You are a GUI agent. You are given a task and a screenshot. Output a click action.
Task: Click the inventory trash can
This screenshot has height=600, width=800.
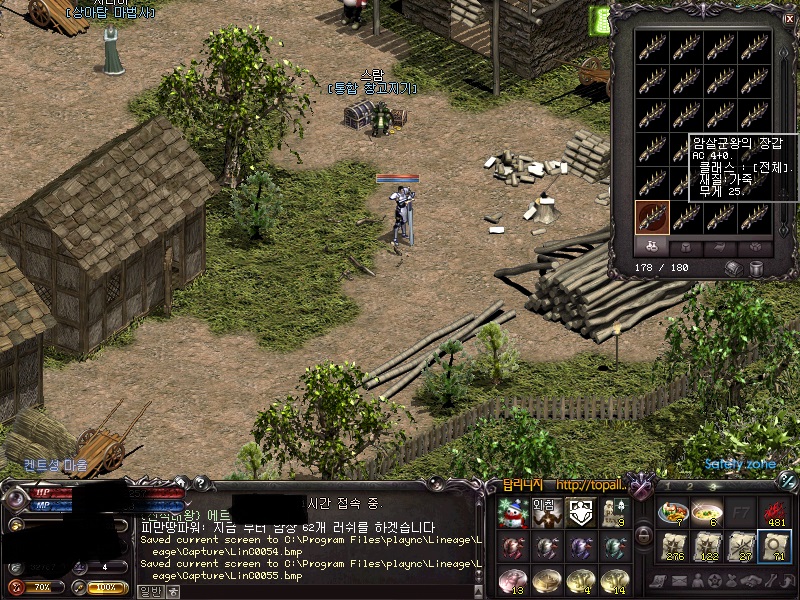tap(757, 268)
